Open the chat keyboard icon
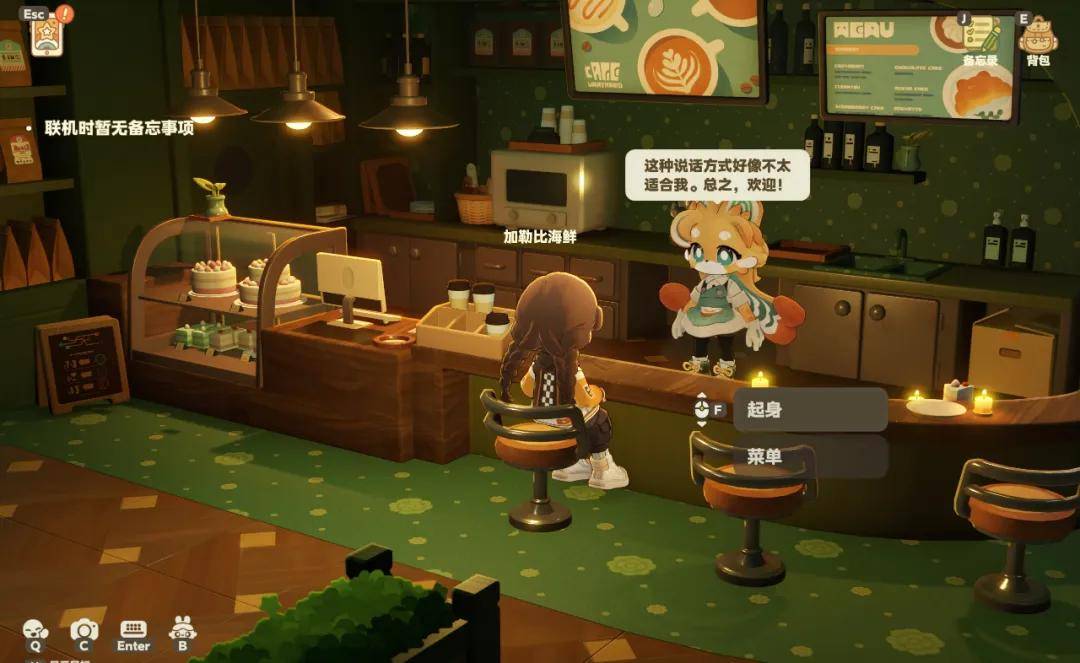The height and width of the screenshot is (663, 1080). click(x=133, y=630)
